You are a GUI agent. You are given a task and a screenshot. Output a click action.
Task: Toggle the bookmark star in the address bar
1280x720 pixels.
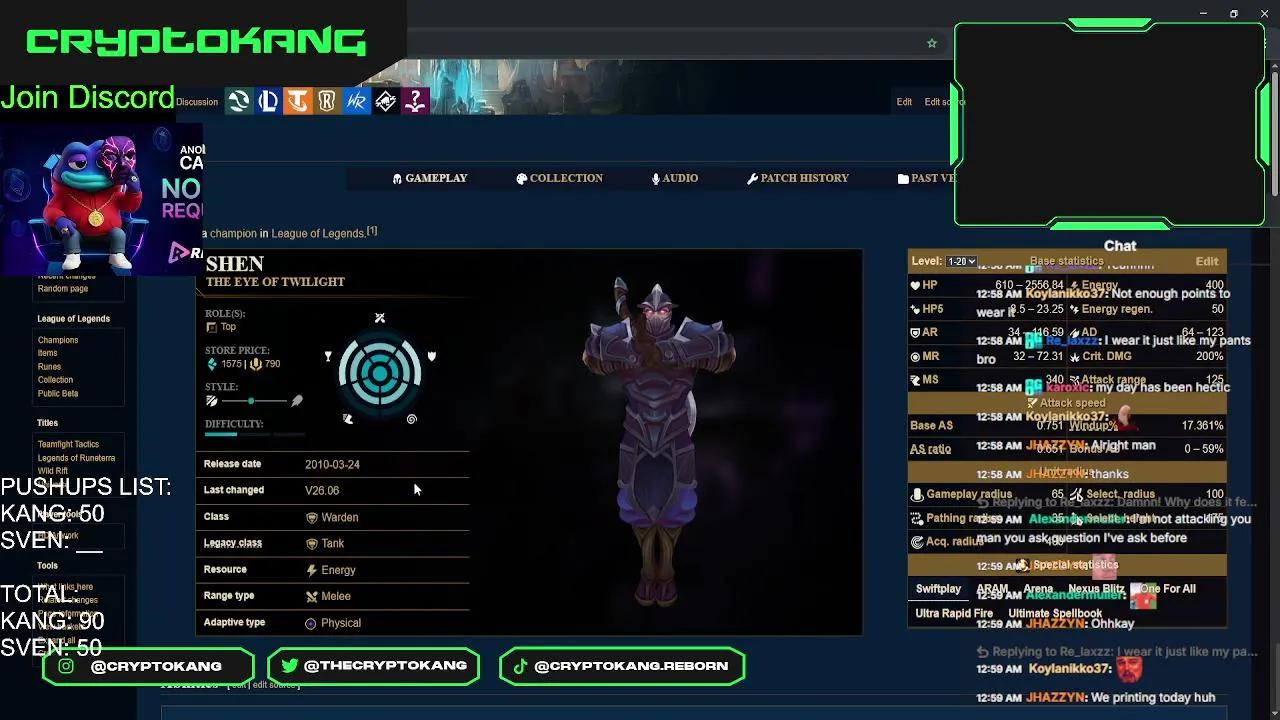932,43
